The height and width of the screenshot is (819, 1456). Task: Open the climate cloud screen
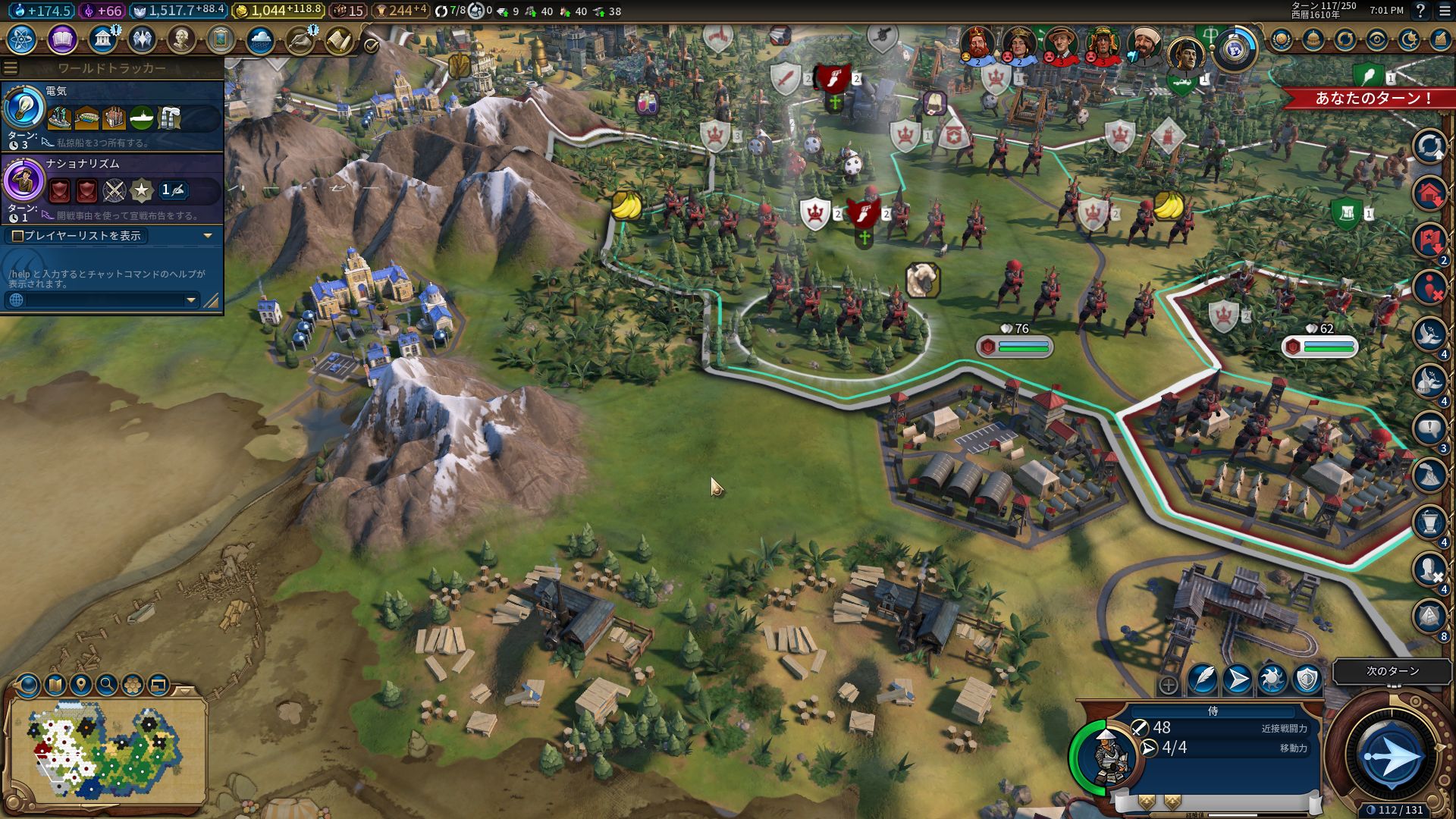pos(260,39)
